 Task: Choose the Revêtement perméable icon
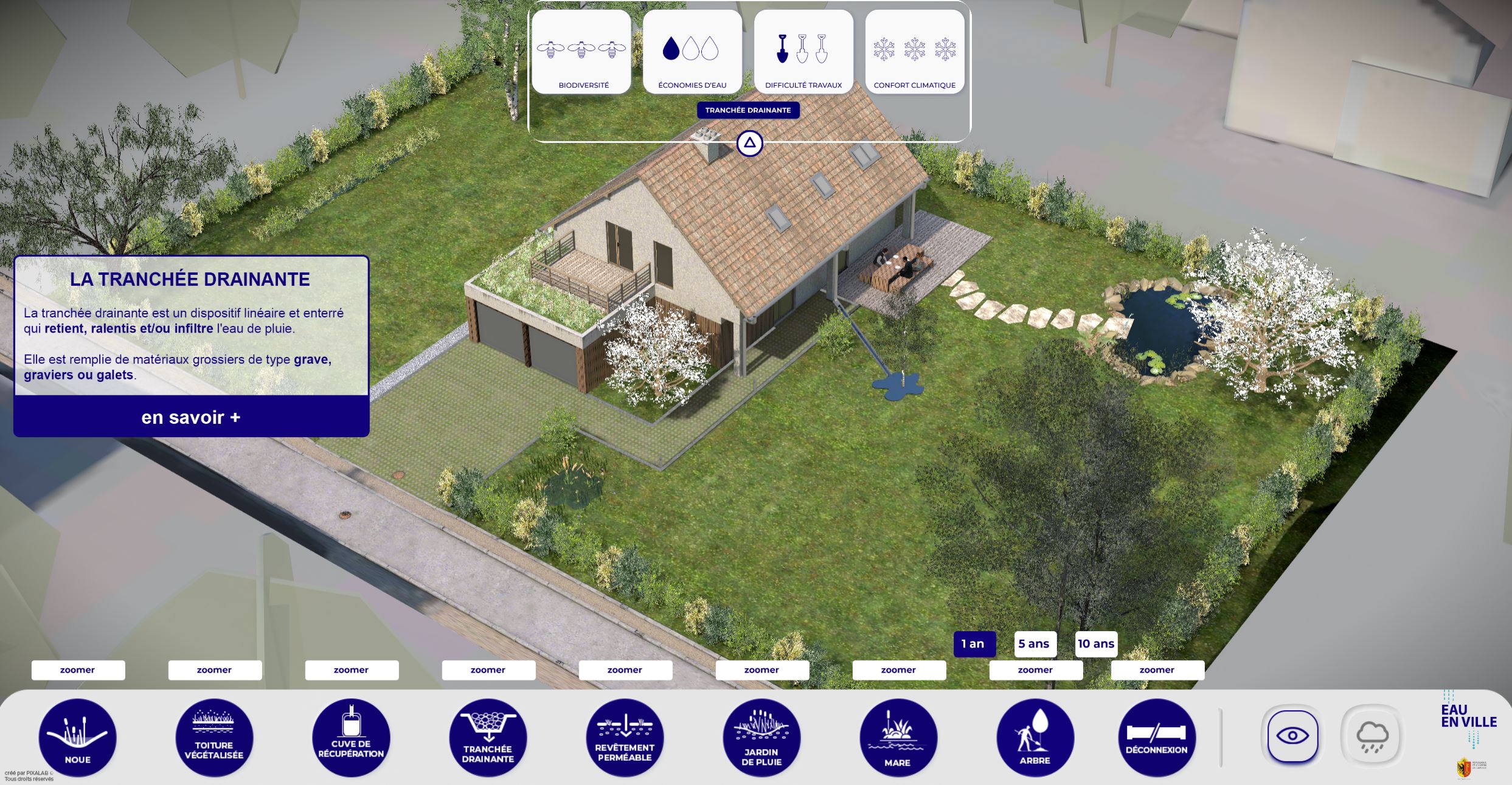click(624, 737)
